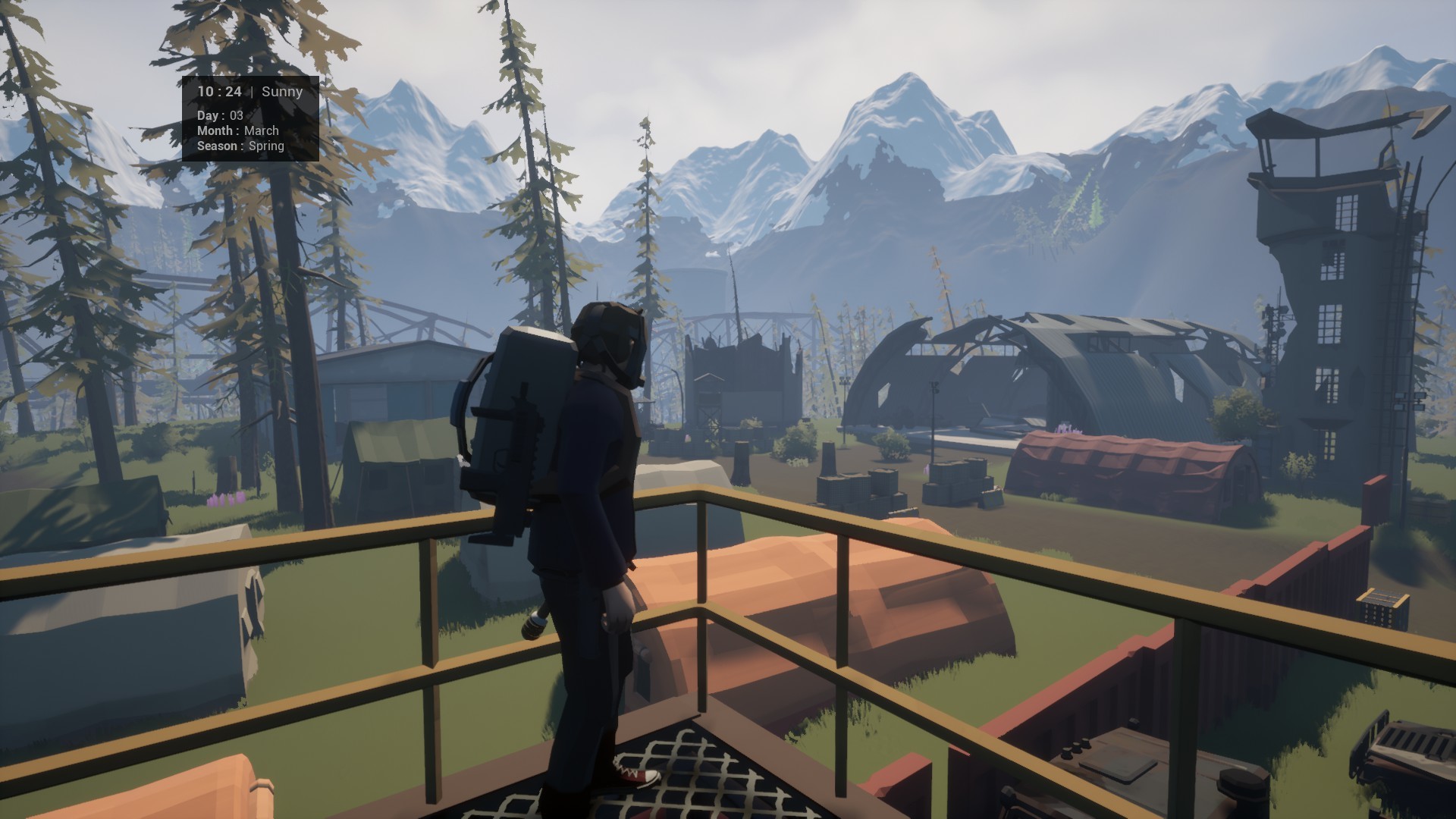This screenshot has height=819, width=1456.
Task: Click the time display showing 10:24
Action: (x=218, y=91)
